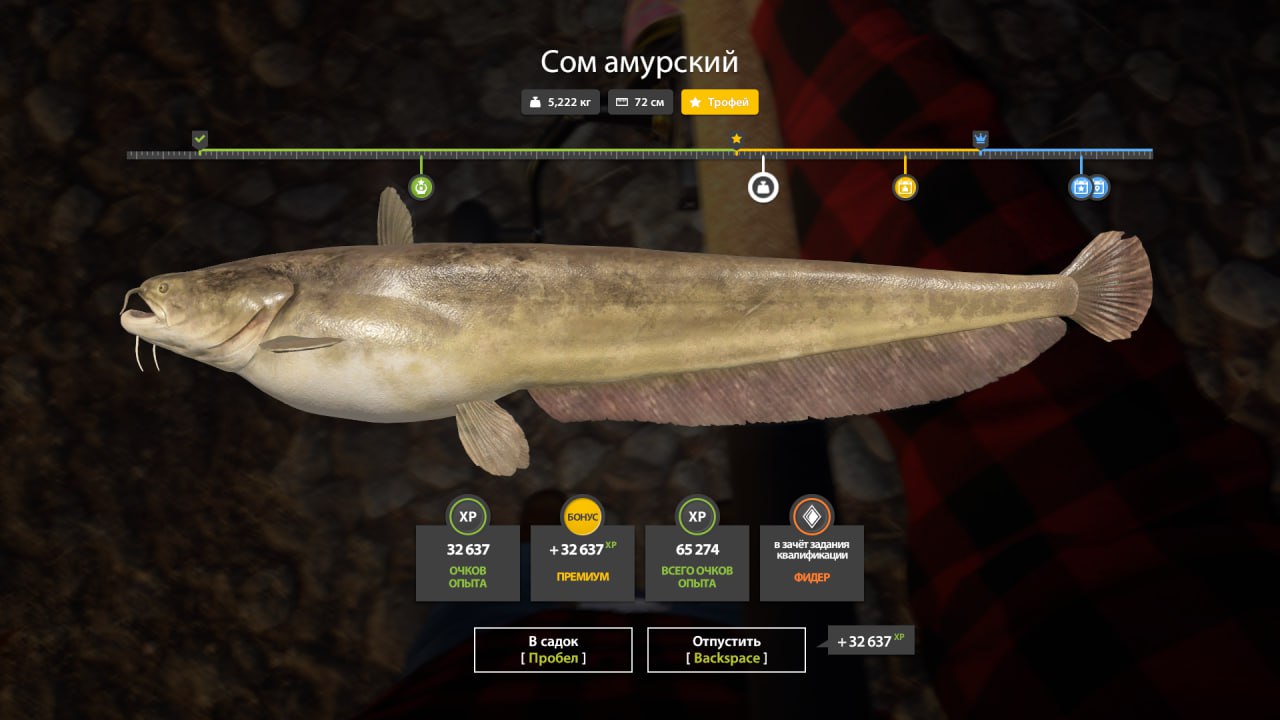The image size is (1280, 720).
Task: Put the fish in the keepnet (В садок)
Action: coord(553,649)
